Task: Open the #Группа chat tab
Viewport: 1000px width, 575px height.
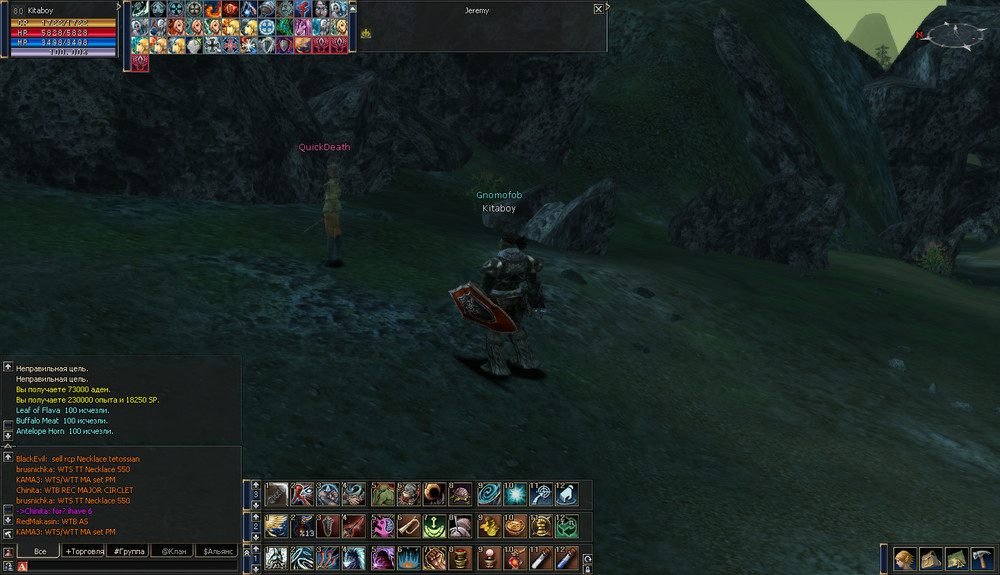Action: [x=129, y=551]
